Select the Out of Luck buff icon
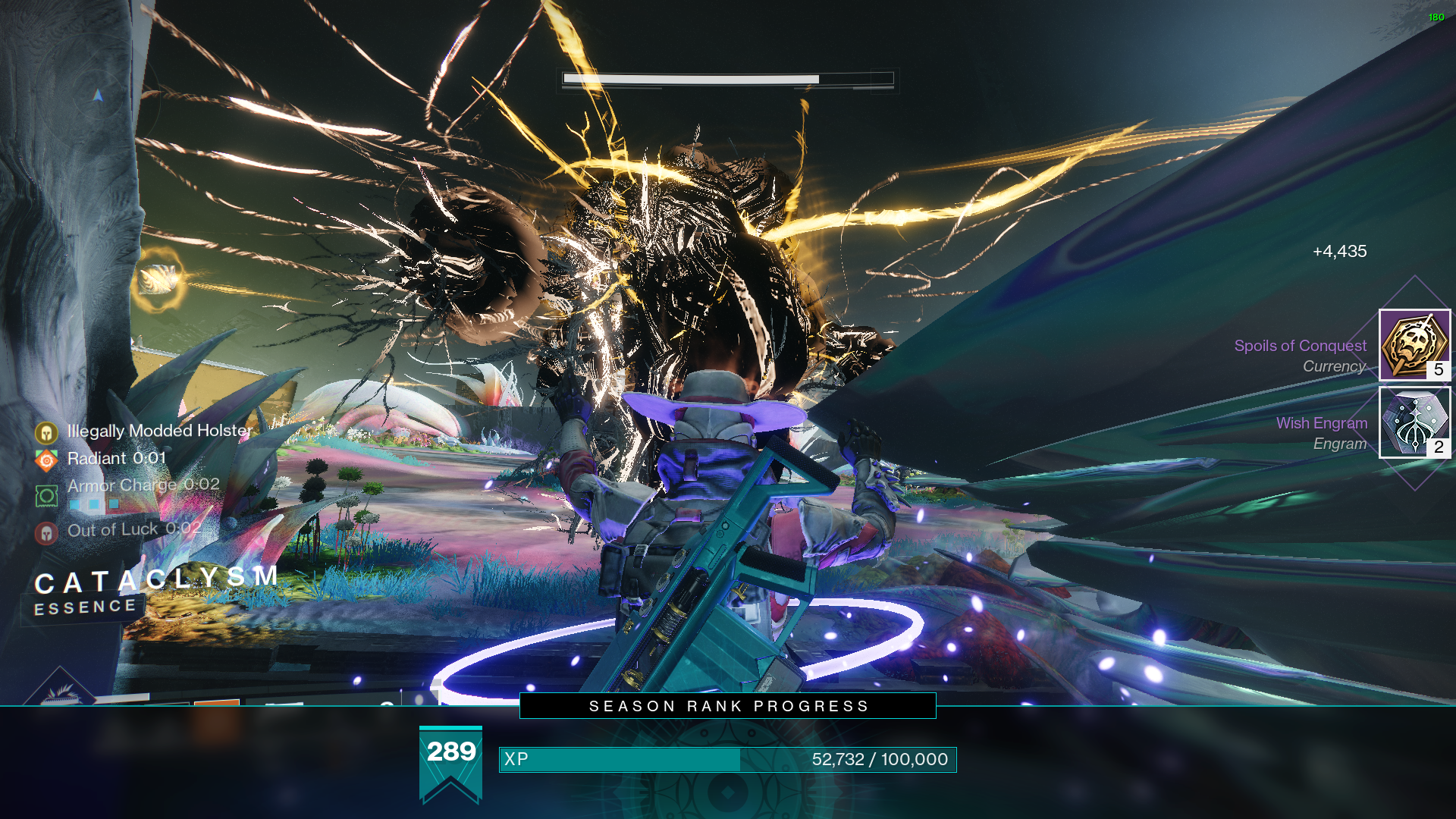This screenshot has width=1456, height=819. 46,533
